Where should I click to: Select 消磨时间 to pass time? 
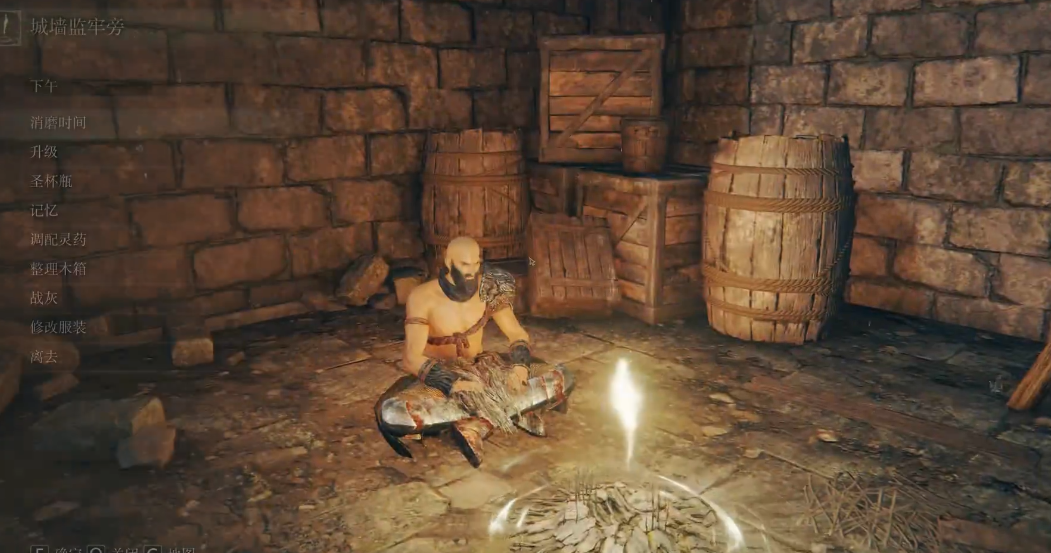point(58,123)
